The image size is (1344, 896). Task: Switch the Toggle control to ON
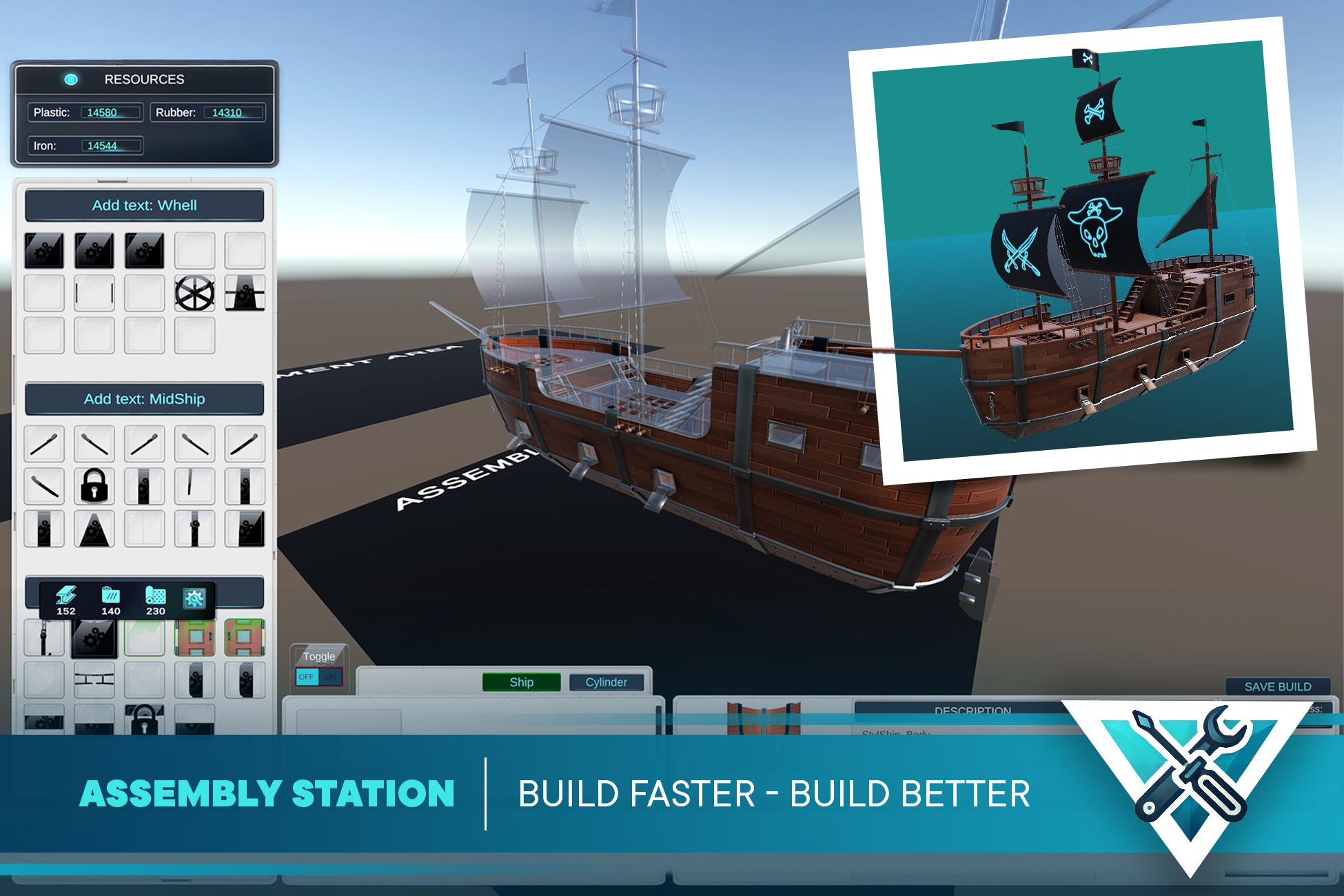click(x=331, y=677)
